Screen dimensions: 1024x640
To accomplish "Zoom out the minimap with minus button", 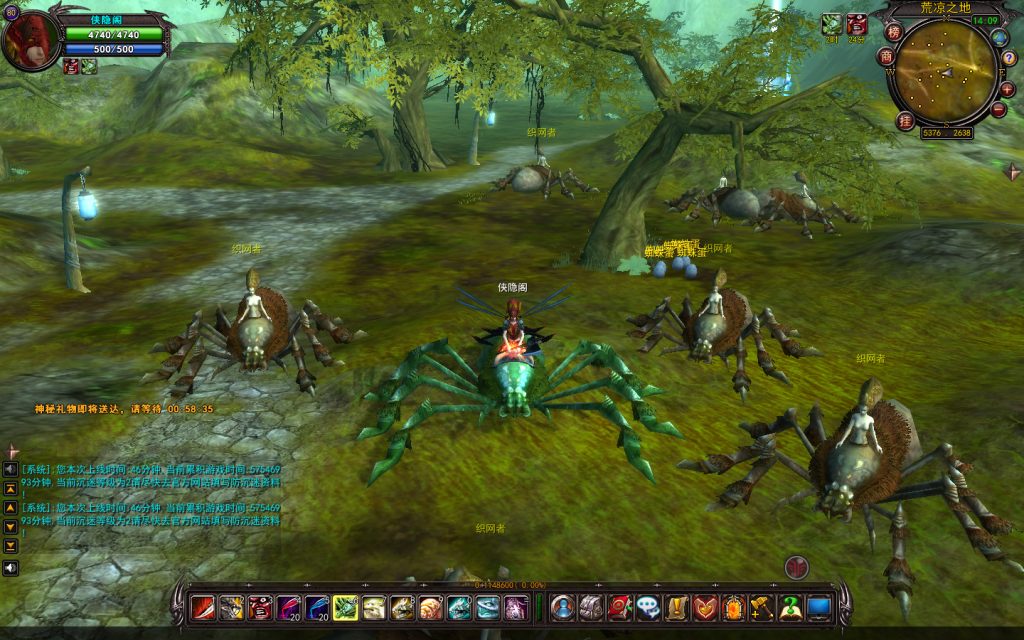I will pyautogui.click(x=998, y=109).
